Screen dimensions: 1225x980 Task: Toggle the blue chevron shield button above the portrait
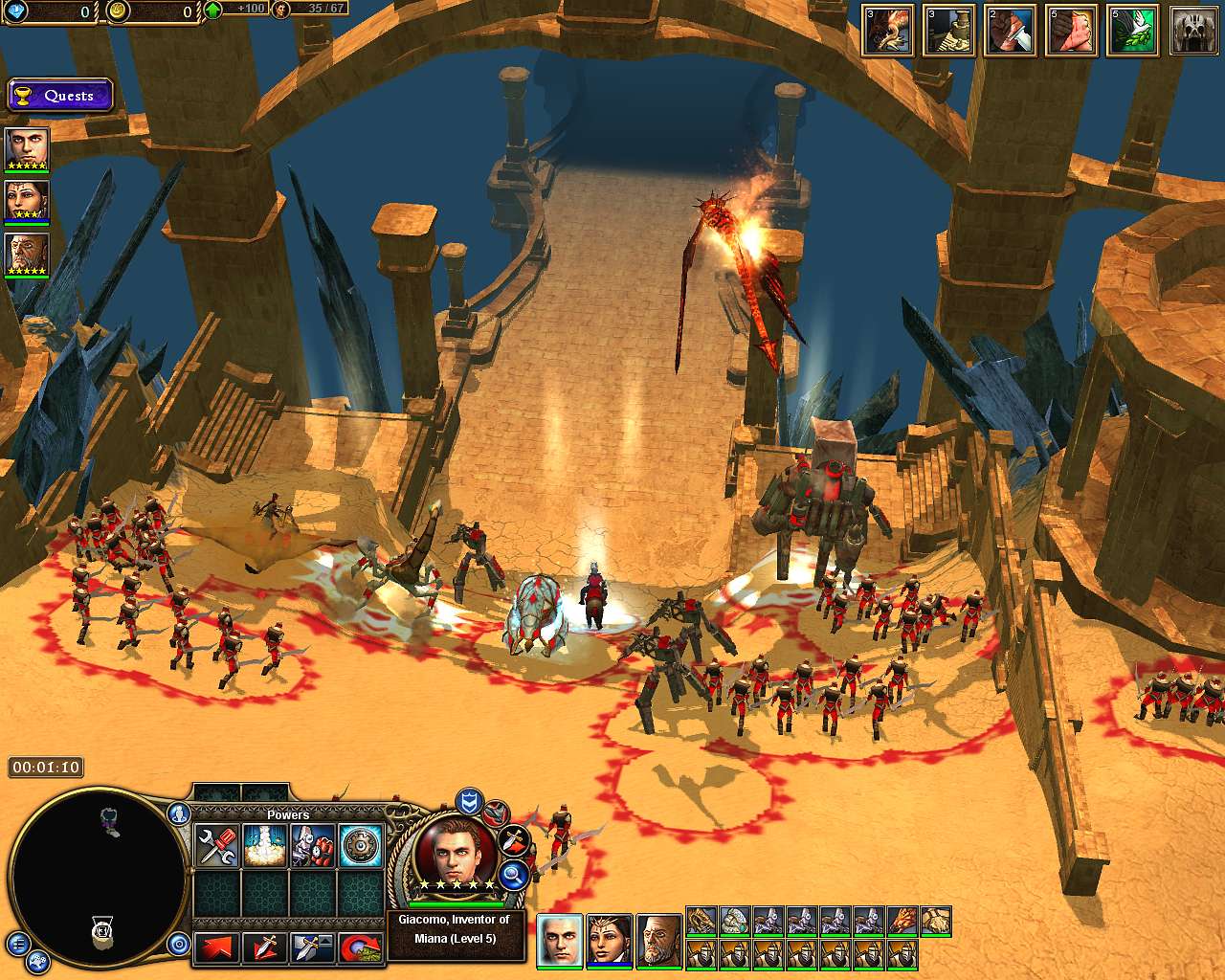(468, 800)
